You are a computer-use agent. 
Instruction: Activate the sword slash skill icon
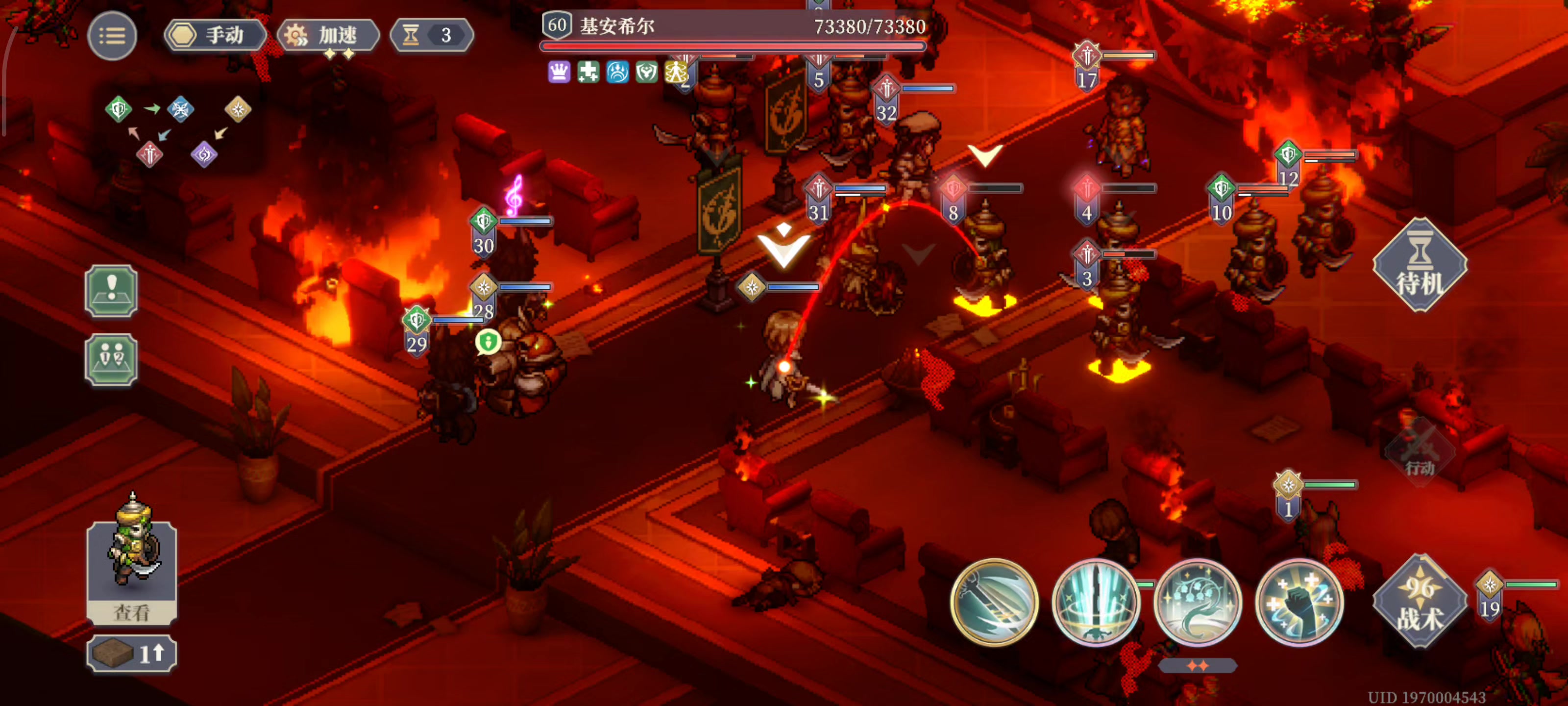pos(994,602)
